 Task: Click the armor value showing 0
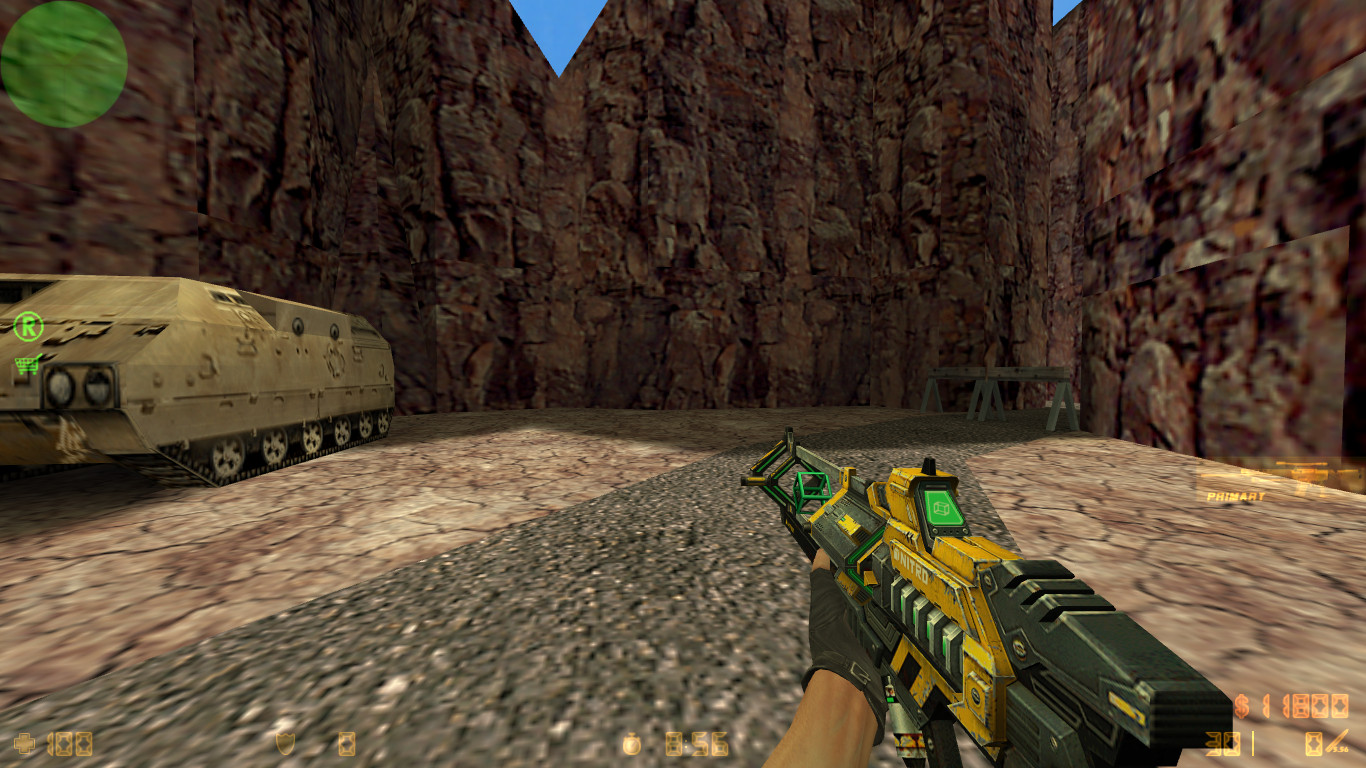pos(346,743)
